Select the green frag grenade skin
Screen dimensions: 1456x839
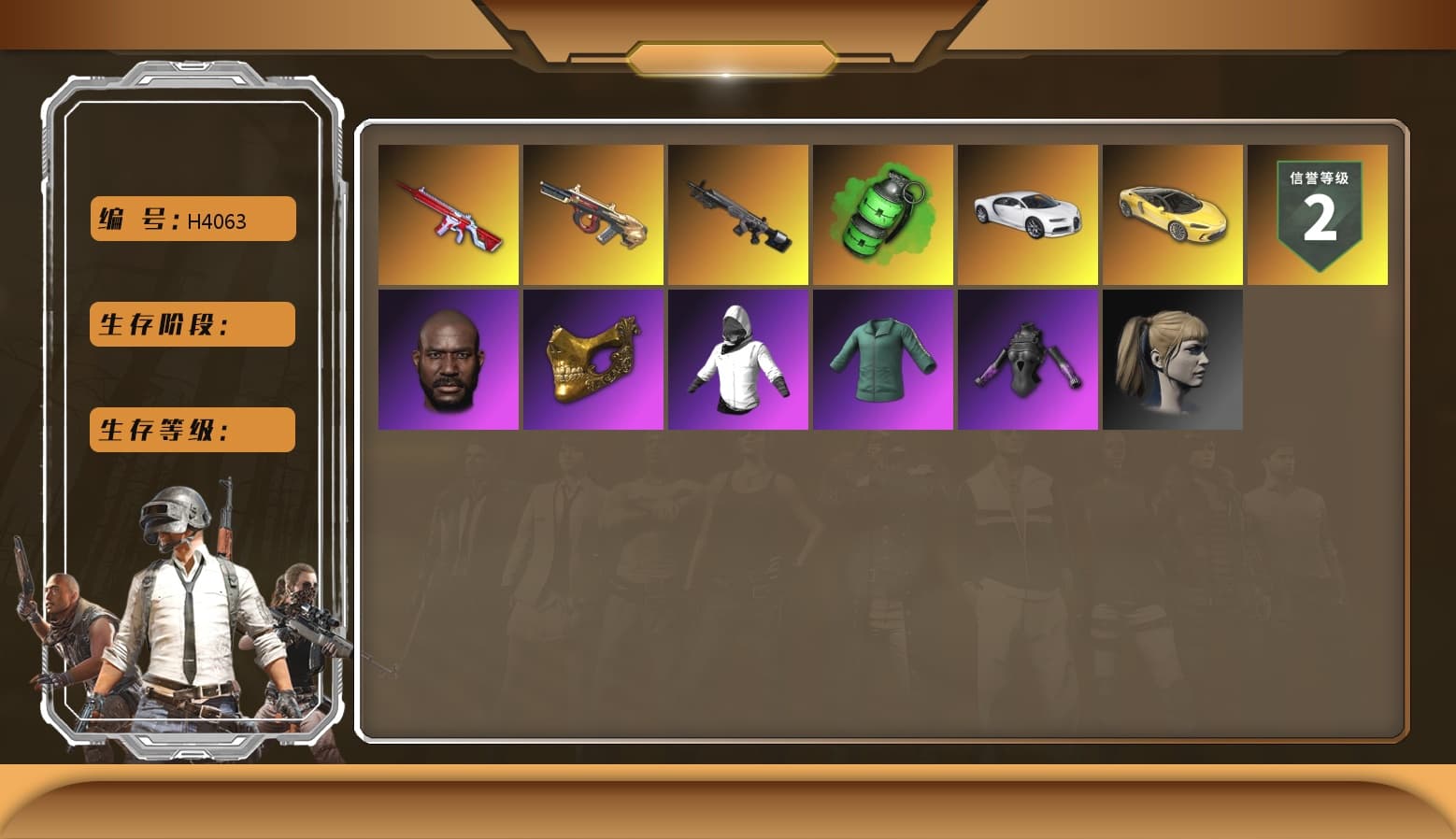point(882,214)
